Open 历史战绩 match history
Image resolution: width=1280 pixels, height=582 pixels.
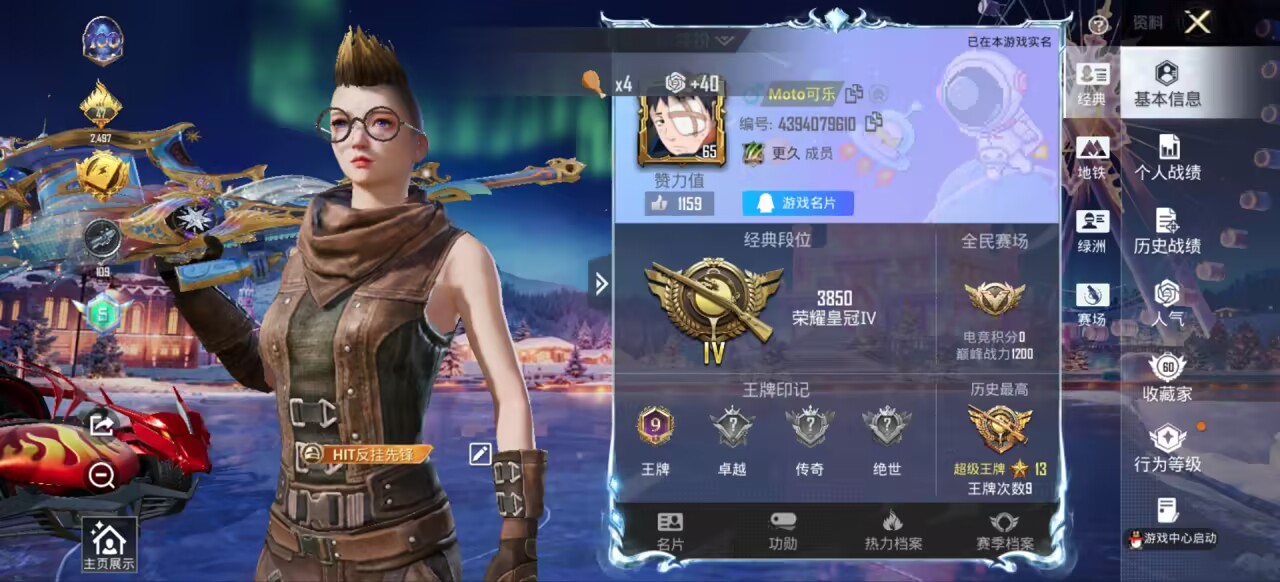coord(1167,231)
